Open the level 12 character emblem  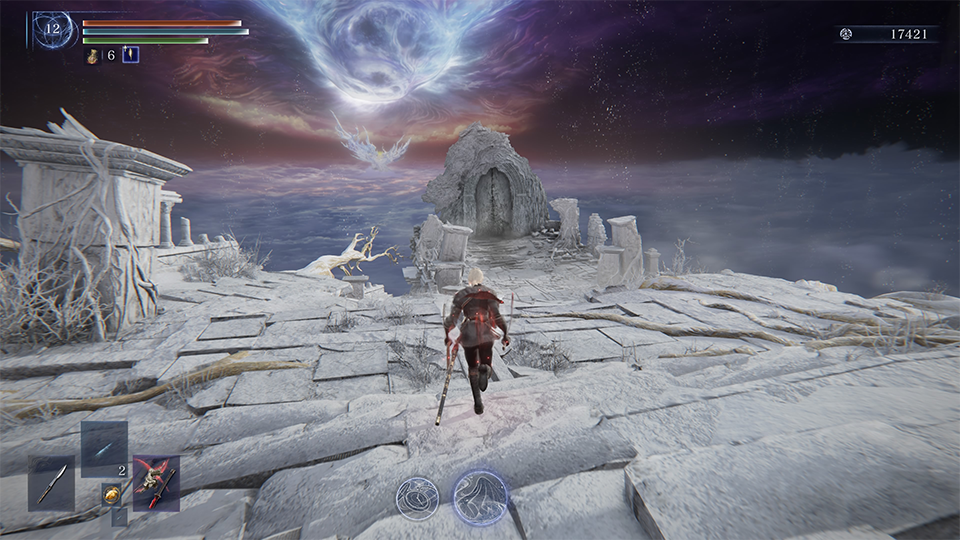(53, 30)
